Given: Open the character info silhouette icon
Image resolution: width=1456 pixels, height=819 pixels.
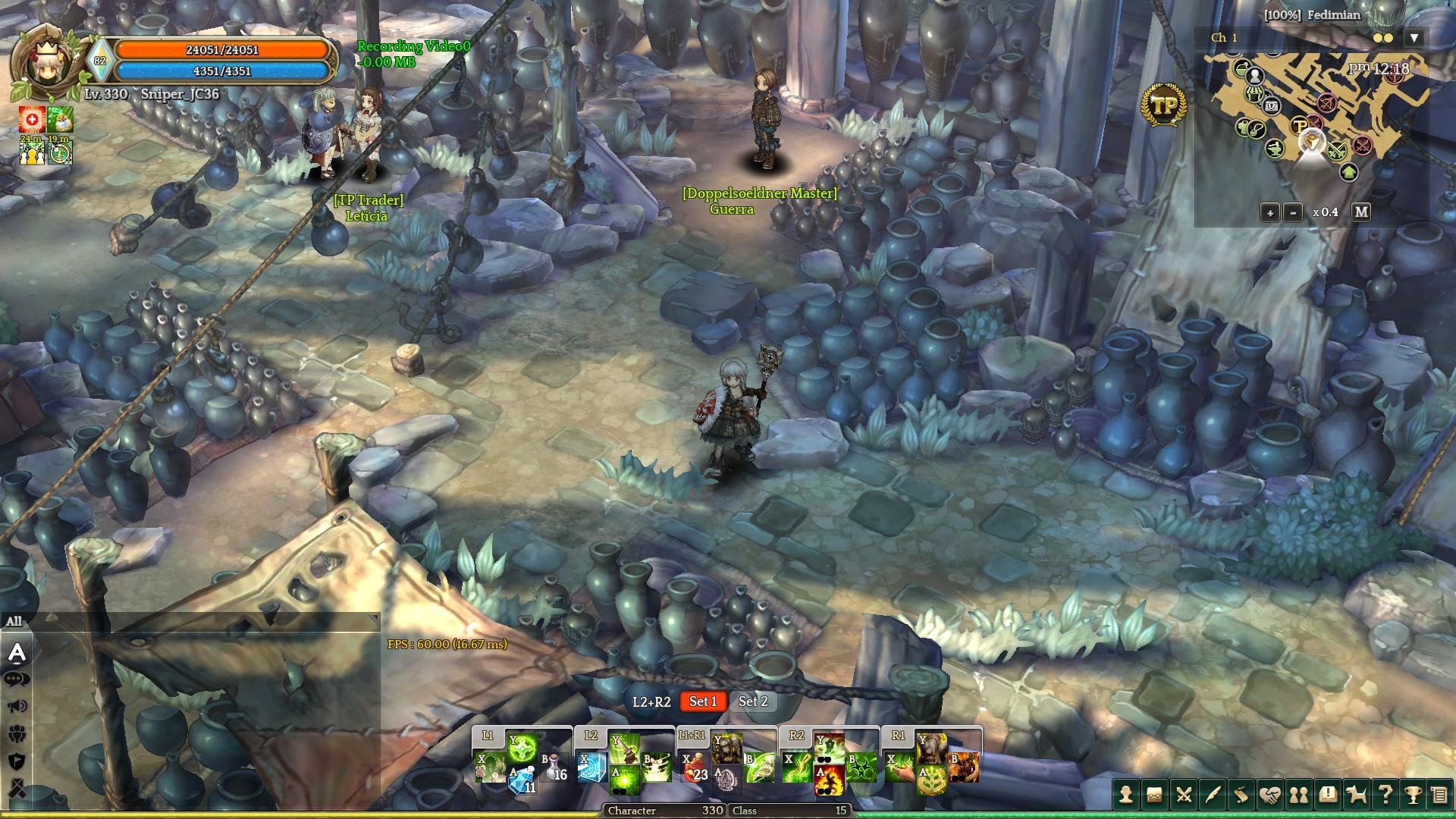Looking at the screenshot, I should (1126, 795).
